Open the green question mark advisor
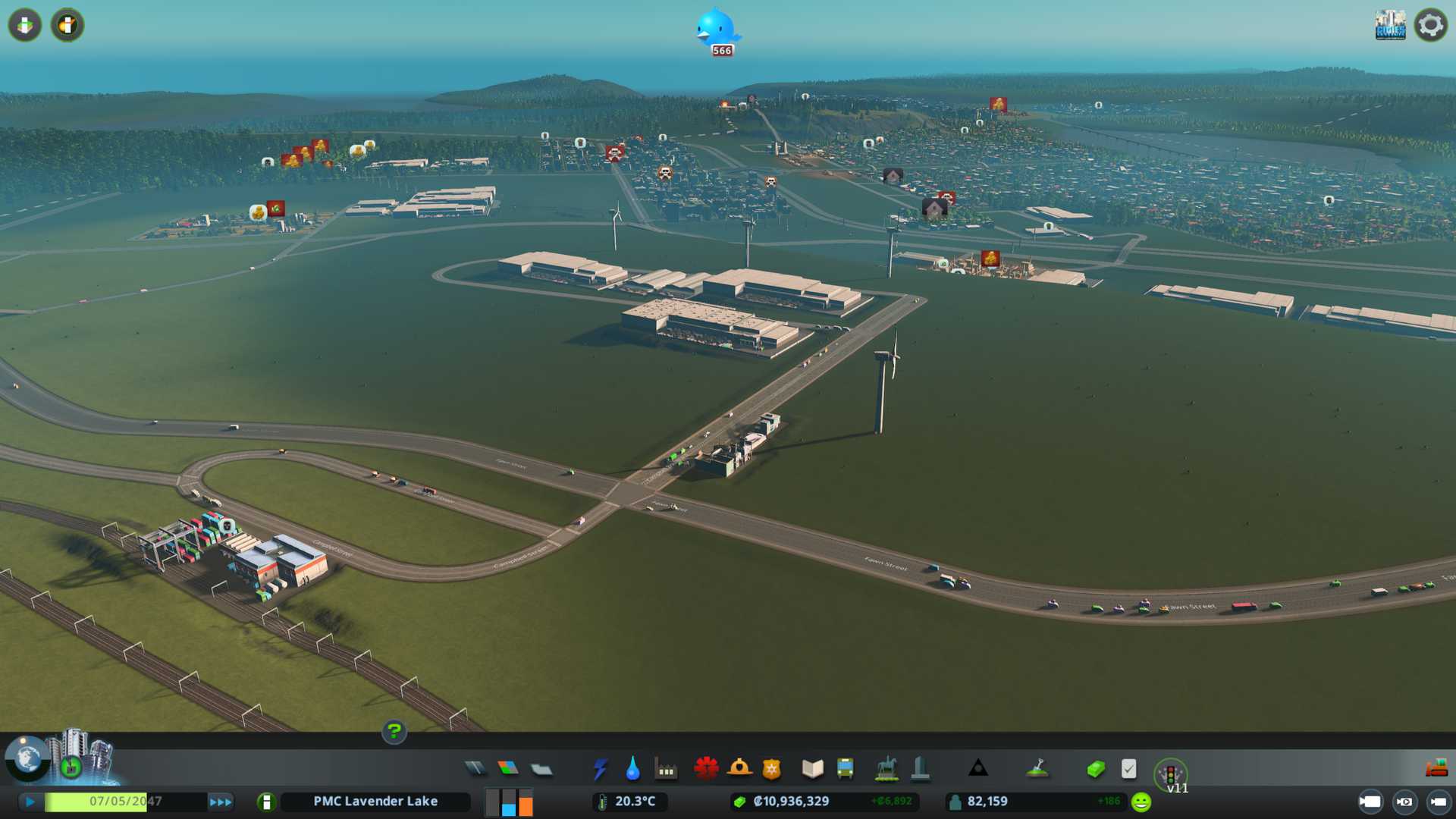The image size is (1456, 819). (x=394, y=731)
